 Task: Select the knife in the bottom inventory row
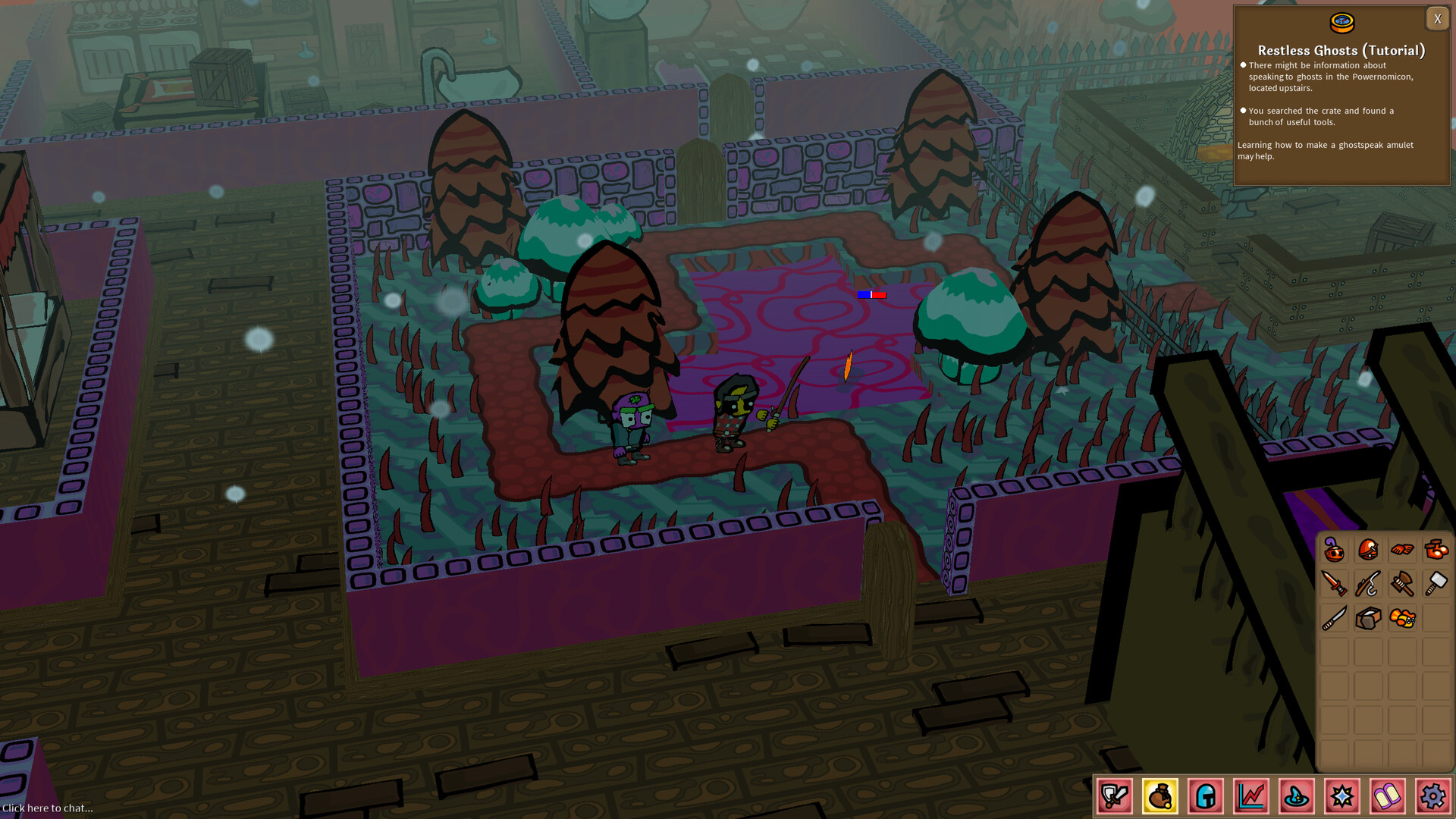click(1334, 617)
